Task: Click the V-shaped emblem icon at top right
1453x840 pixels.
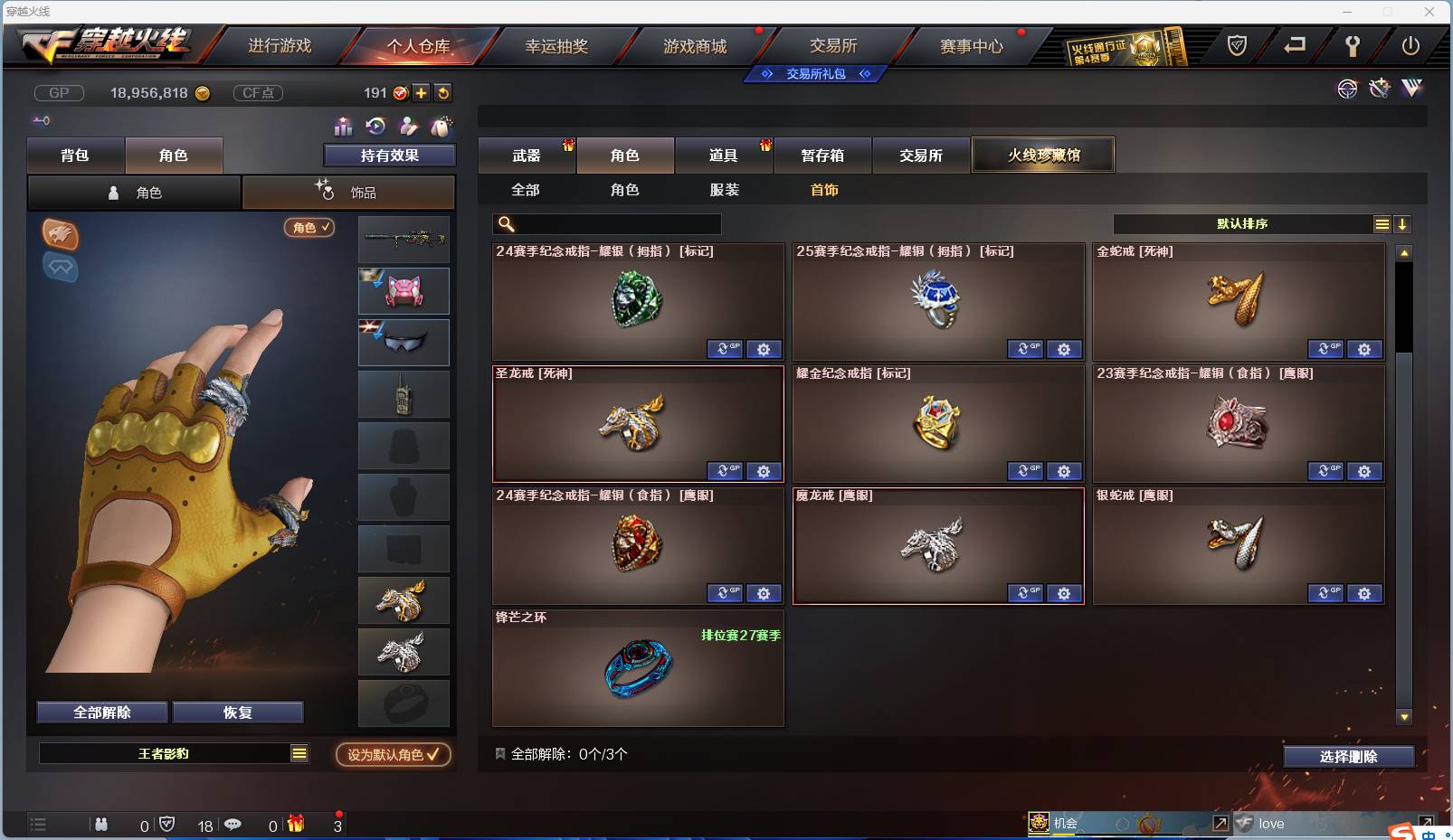Action: pyautogui.click(x=1410, y=89)
